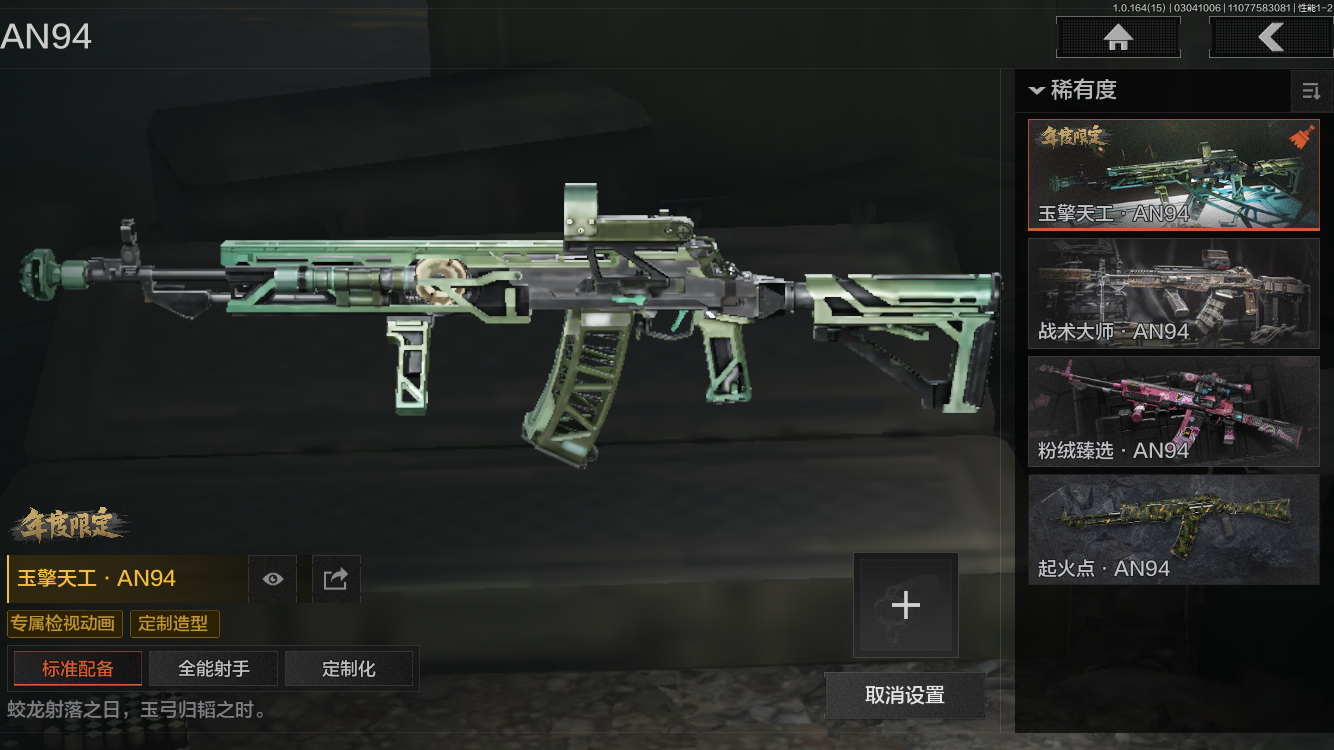Open the 稀有度 sort dropdown

click(x=1073, y=91)
